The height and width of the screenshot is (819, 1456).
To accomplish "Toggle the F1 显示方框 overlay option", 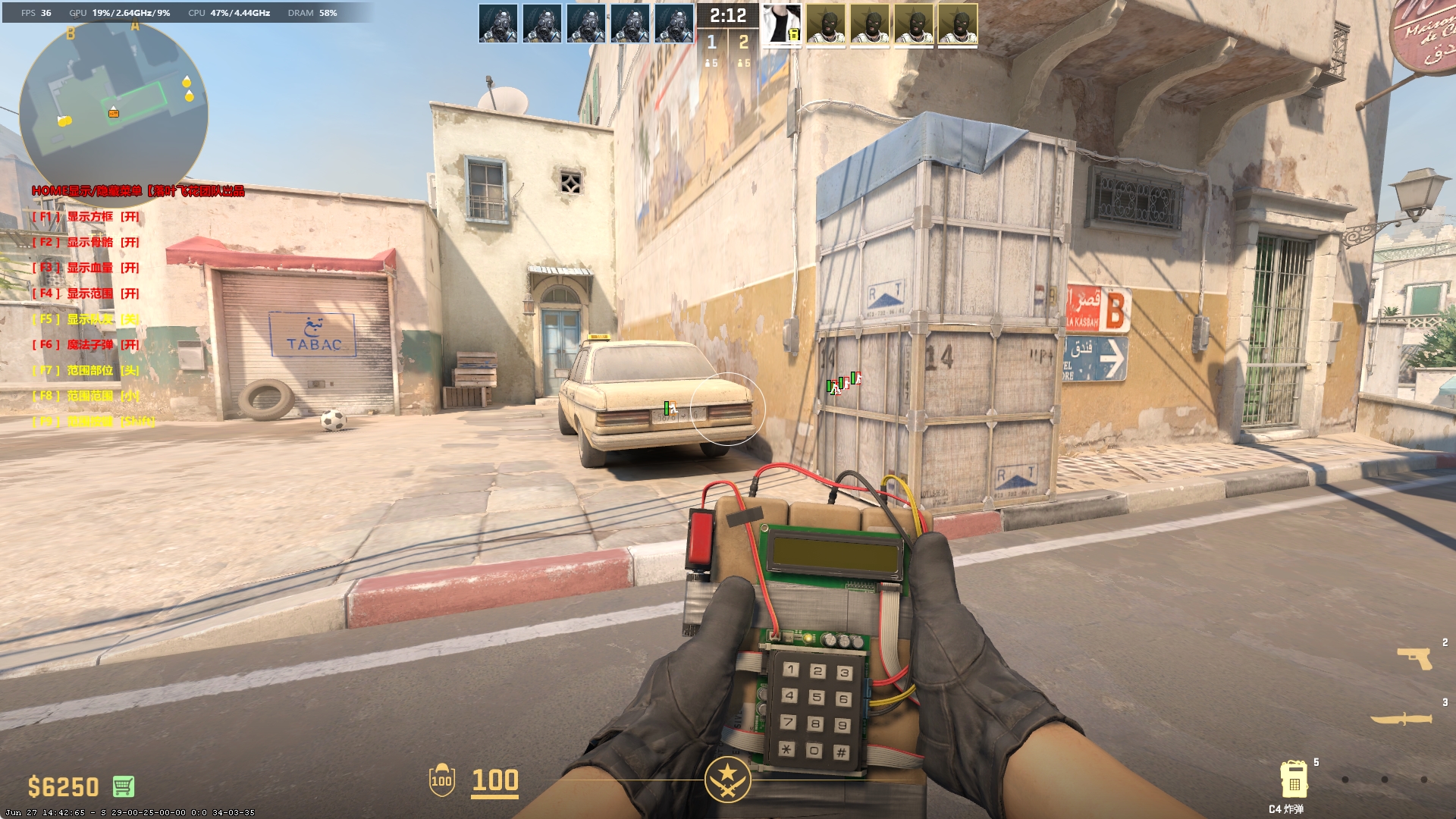I will click(86, 217).
